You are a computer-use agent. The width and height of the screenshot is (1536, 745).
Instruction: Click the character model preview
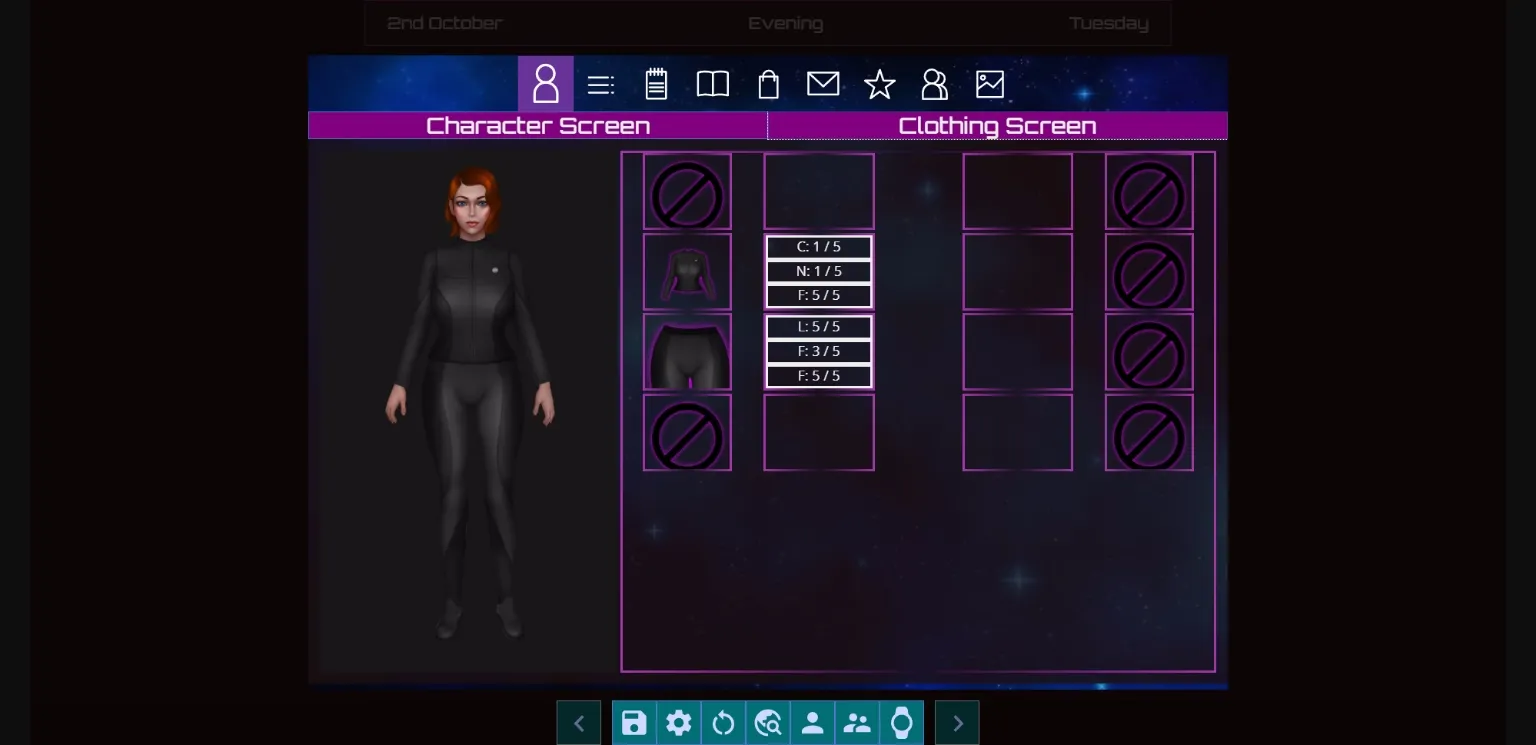point(470,400)
